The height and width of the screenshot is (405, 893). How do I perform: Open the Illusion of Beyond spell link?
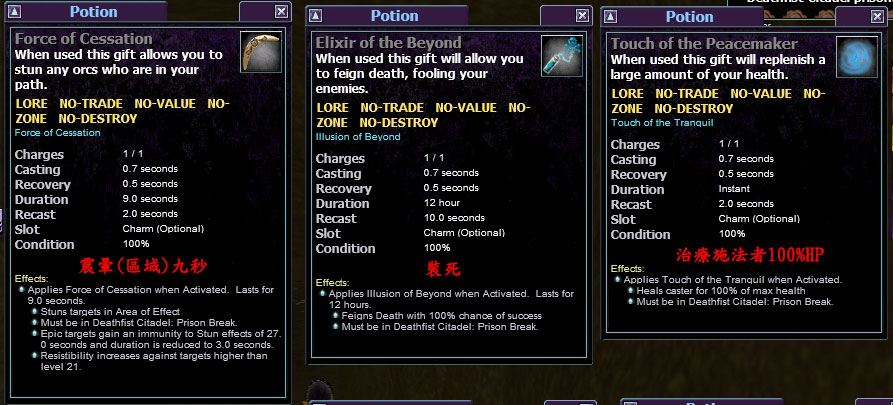pyautogui.click(x=358, y=136)
